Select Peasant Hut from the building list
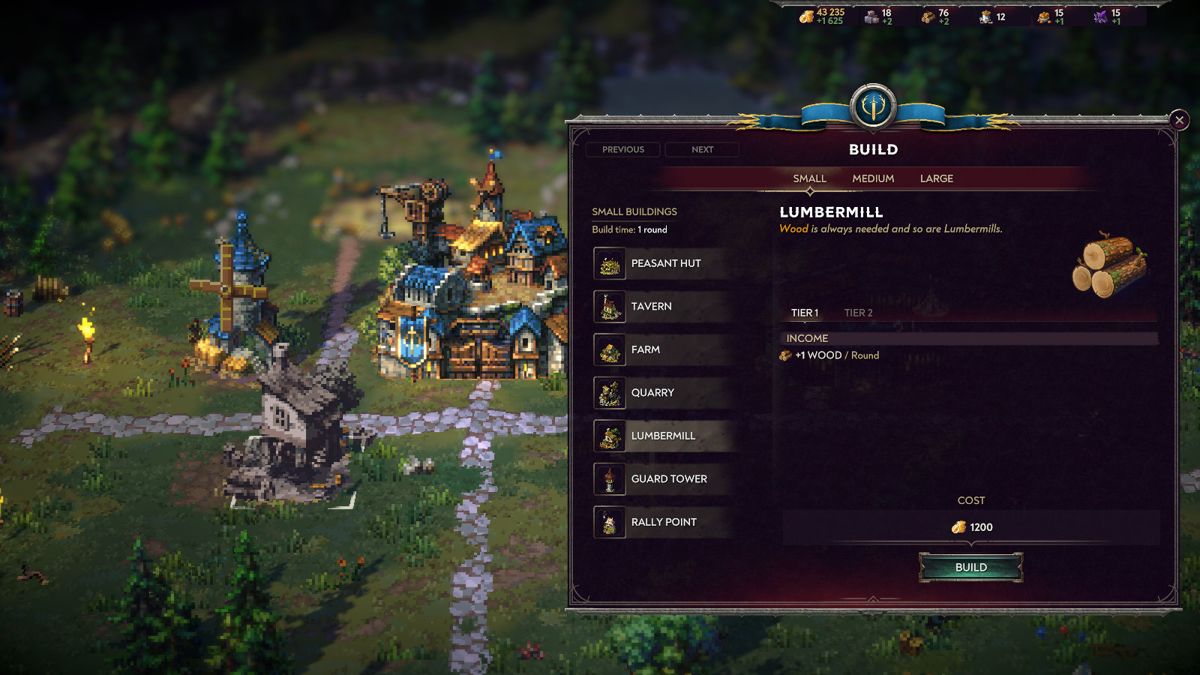Screen dimensions: 1200x675 coord(661,264)
